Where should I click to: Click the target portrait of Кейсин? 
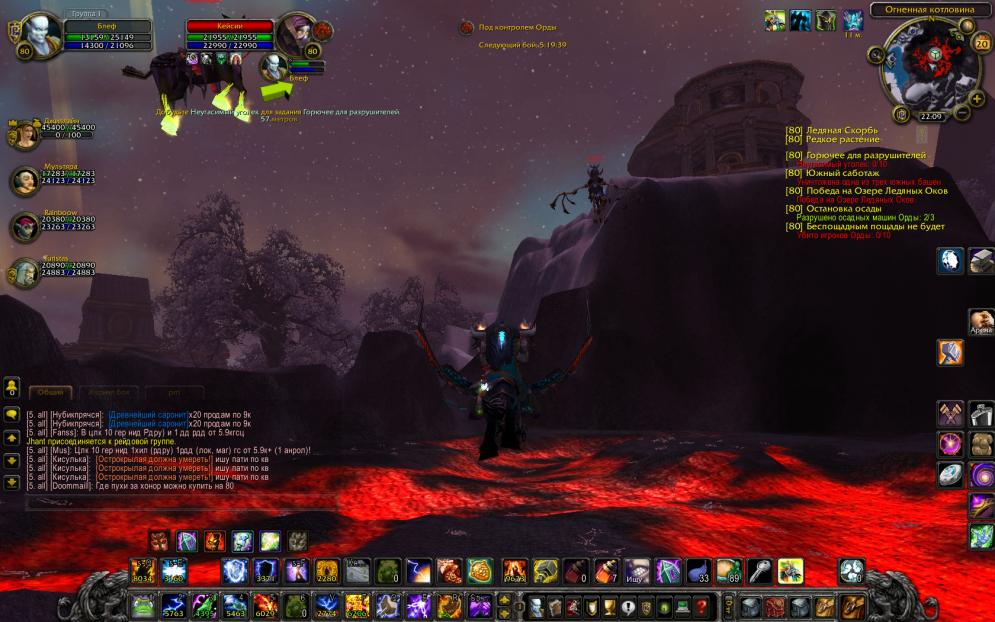(x=297, y=35)
